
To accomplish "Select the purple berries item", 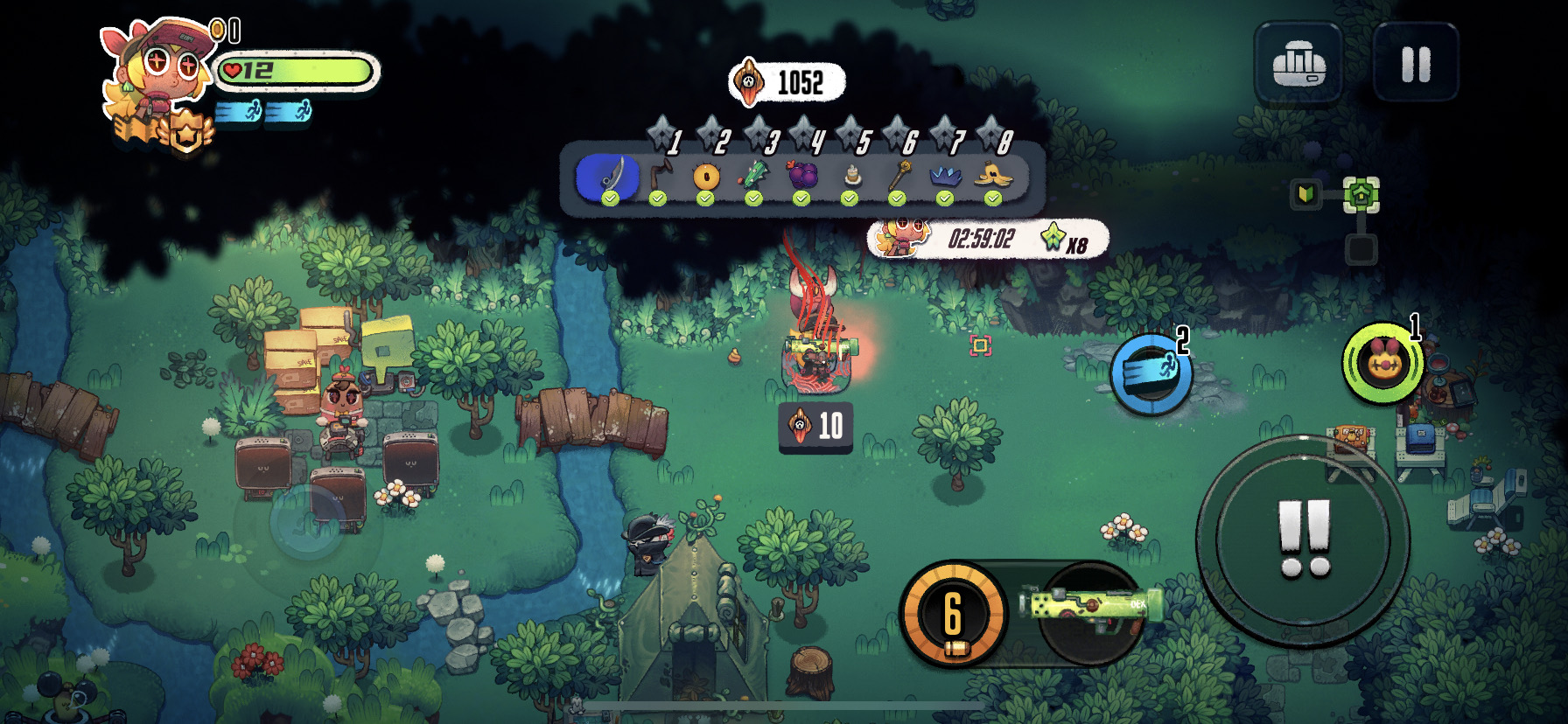I will [801, 177].
